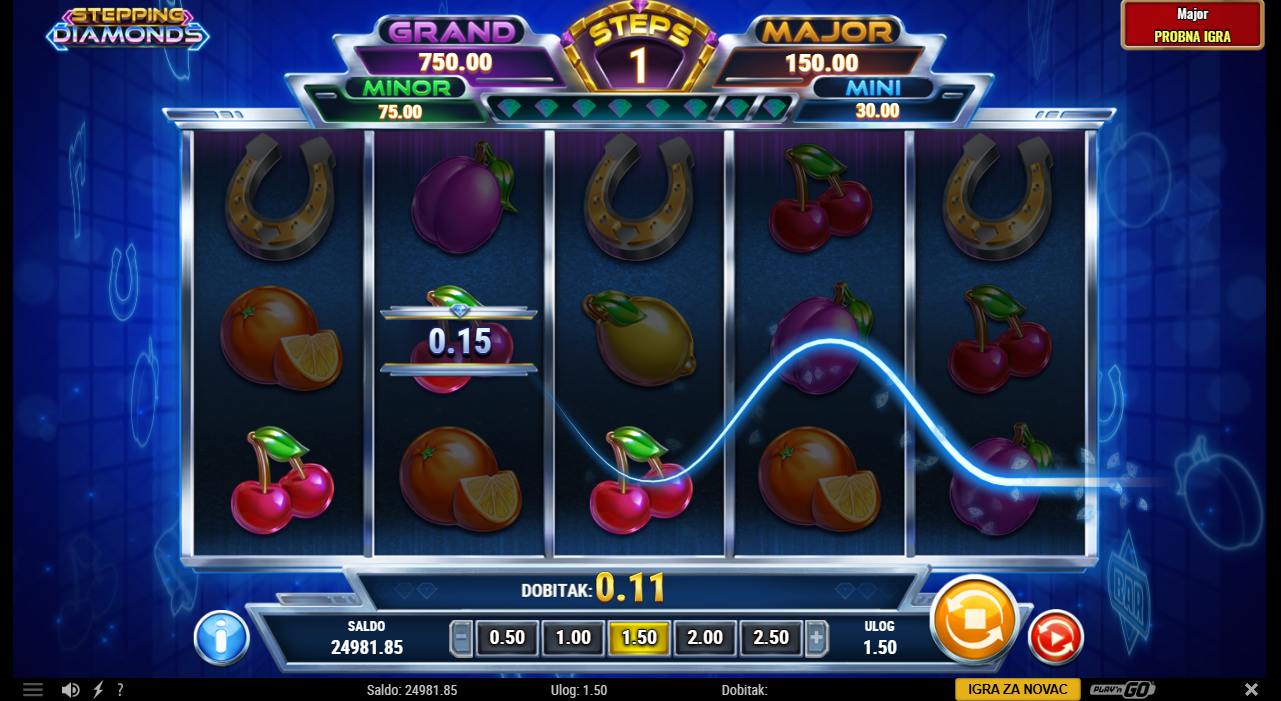1281x701 pixels.
Task: Spin the reels with the orange button
Action: [x=974, y=620]
